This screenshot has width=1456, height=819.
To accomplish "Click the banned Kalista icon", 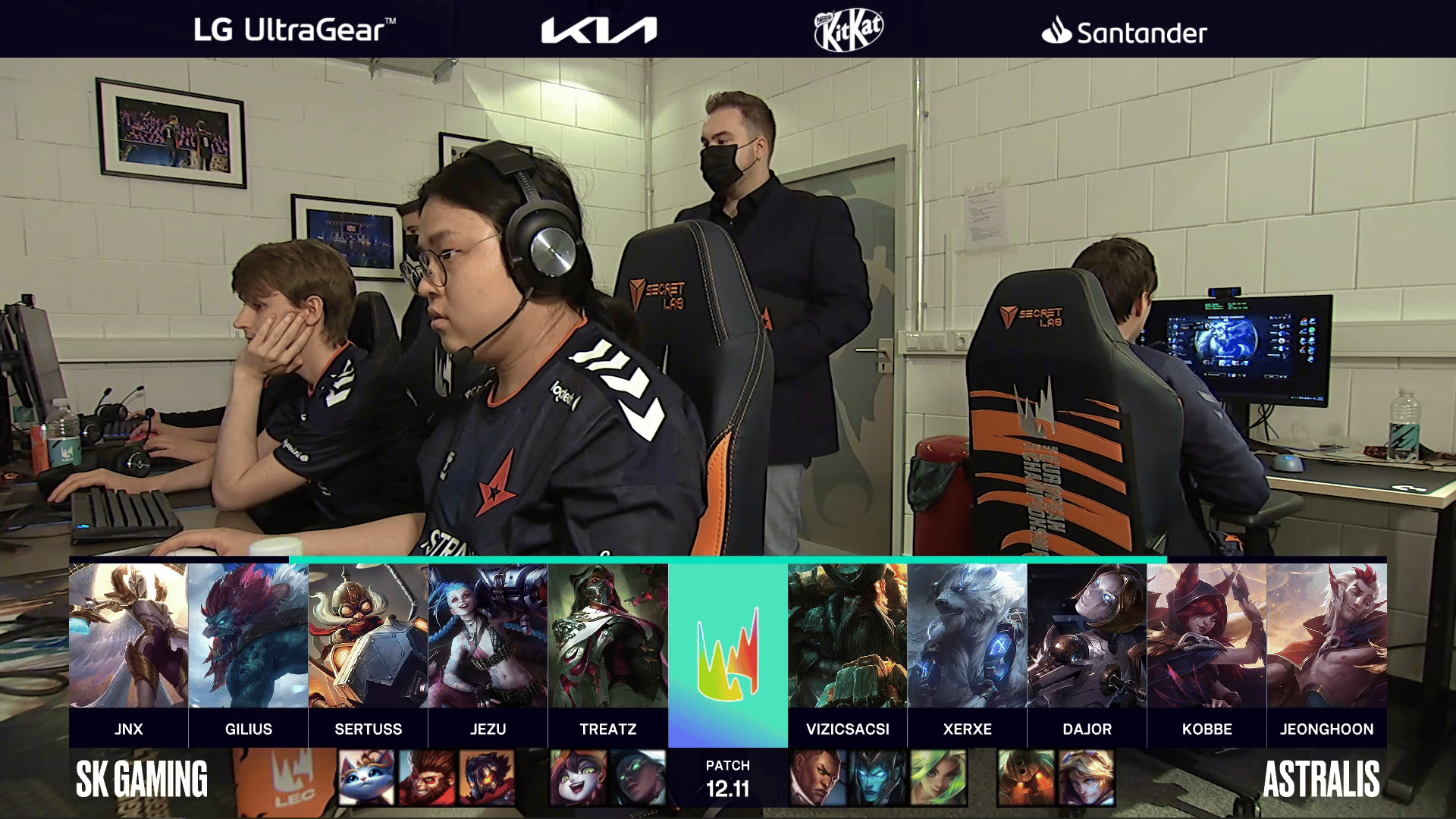I will (x=877, y=777).
